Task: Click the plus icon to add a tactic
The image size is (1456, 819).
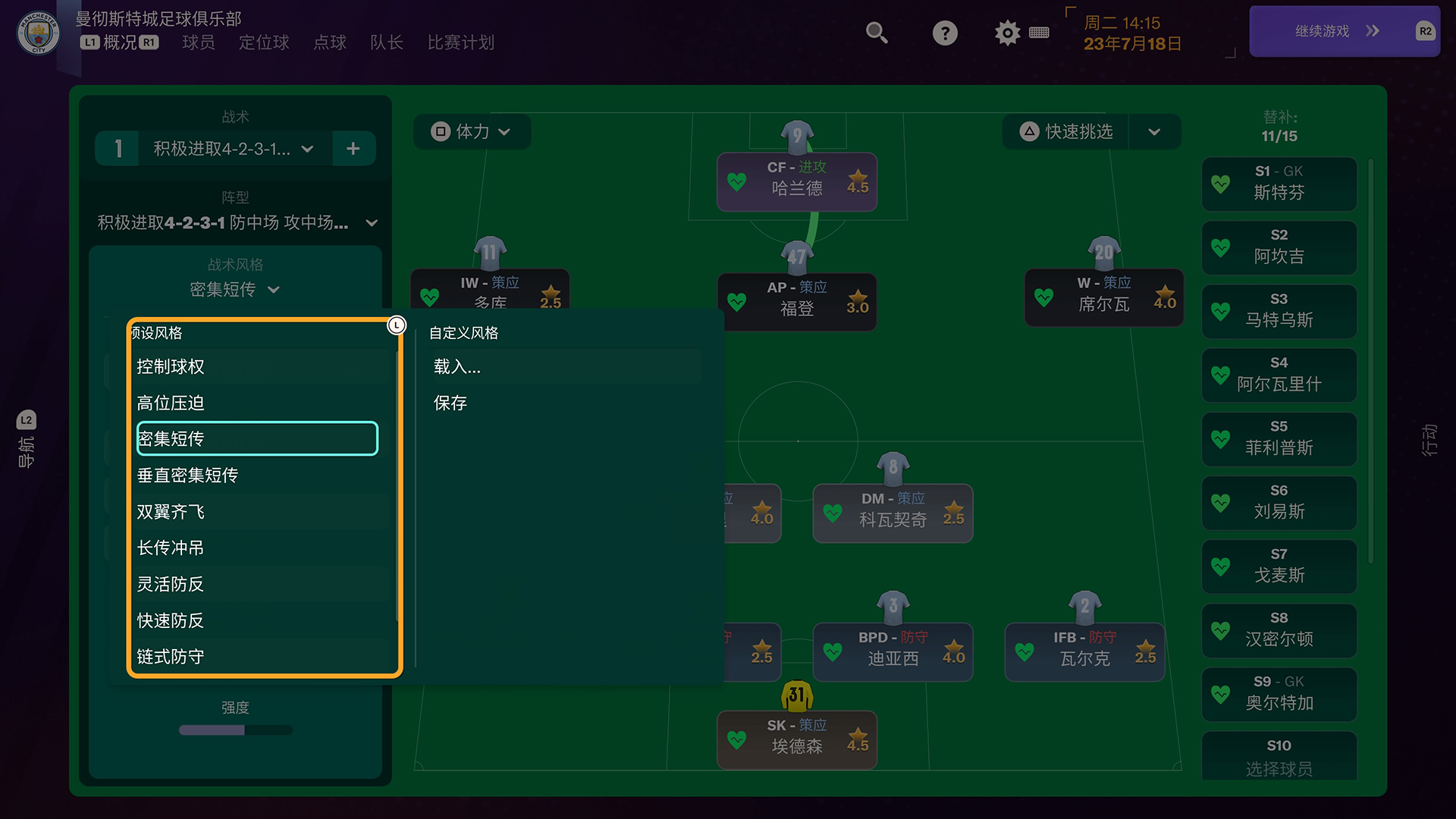Action: point(353,148)
